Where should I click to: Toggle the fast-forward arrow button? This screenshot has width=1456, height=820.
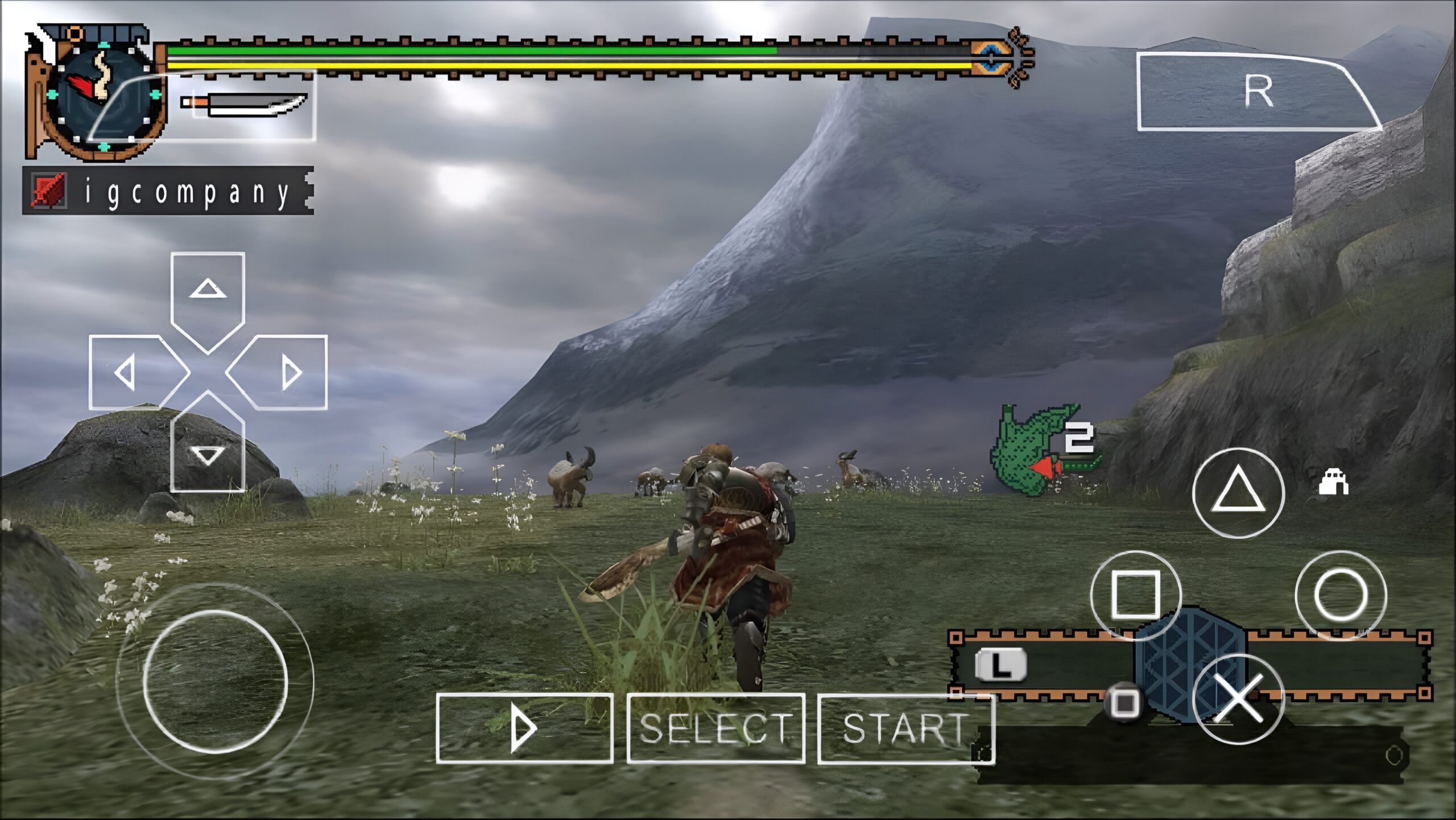point(524,728)
